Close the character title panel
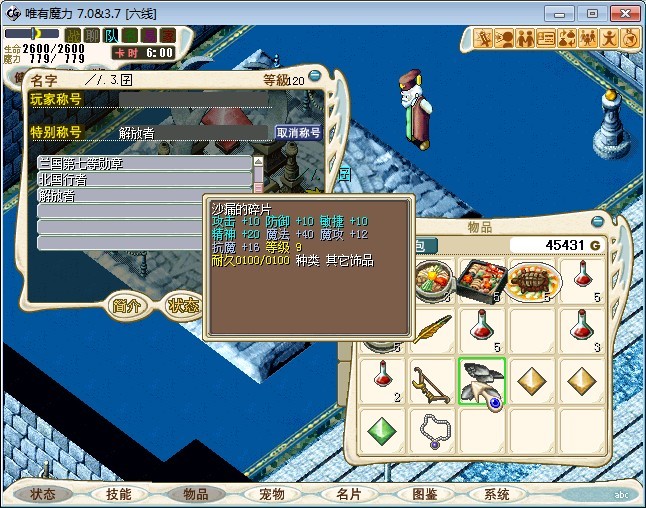The image size is (646, 508). click(316, 76)
